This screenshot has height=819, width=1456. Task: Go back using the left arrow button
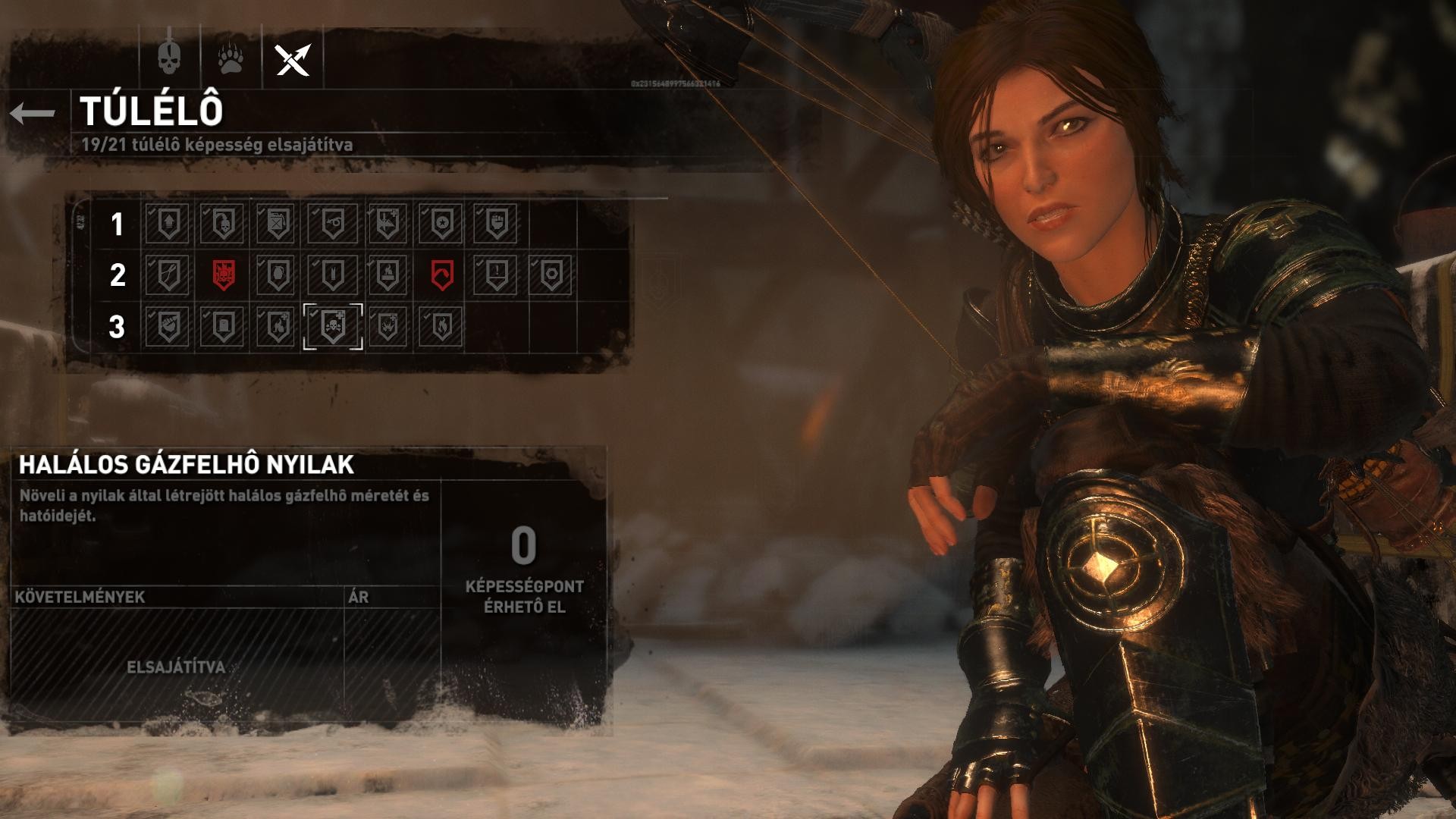33,114
